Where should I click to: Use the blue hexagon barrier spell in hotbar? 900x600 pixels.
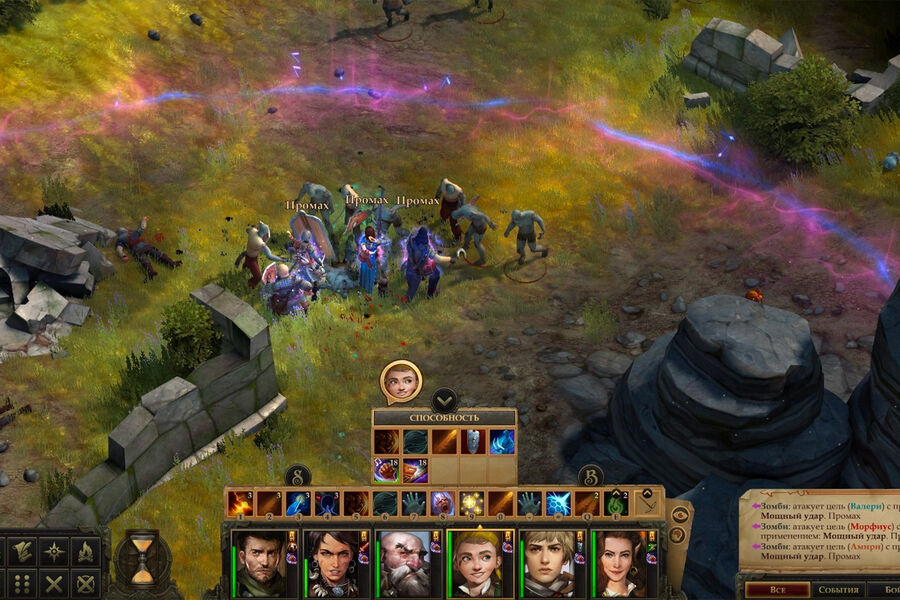coord(559,503)
